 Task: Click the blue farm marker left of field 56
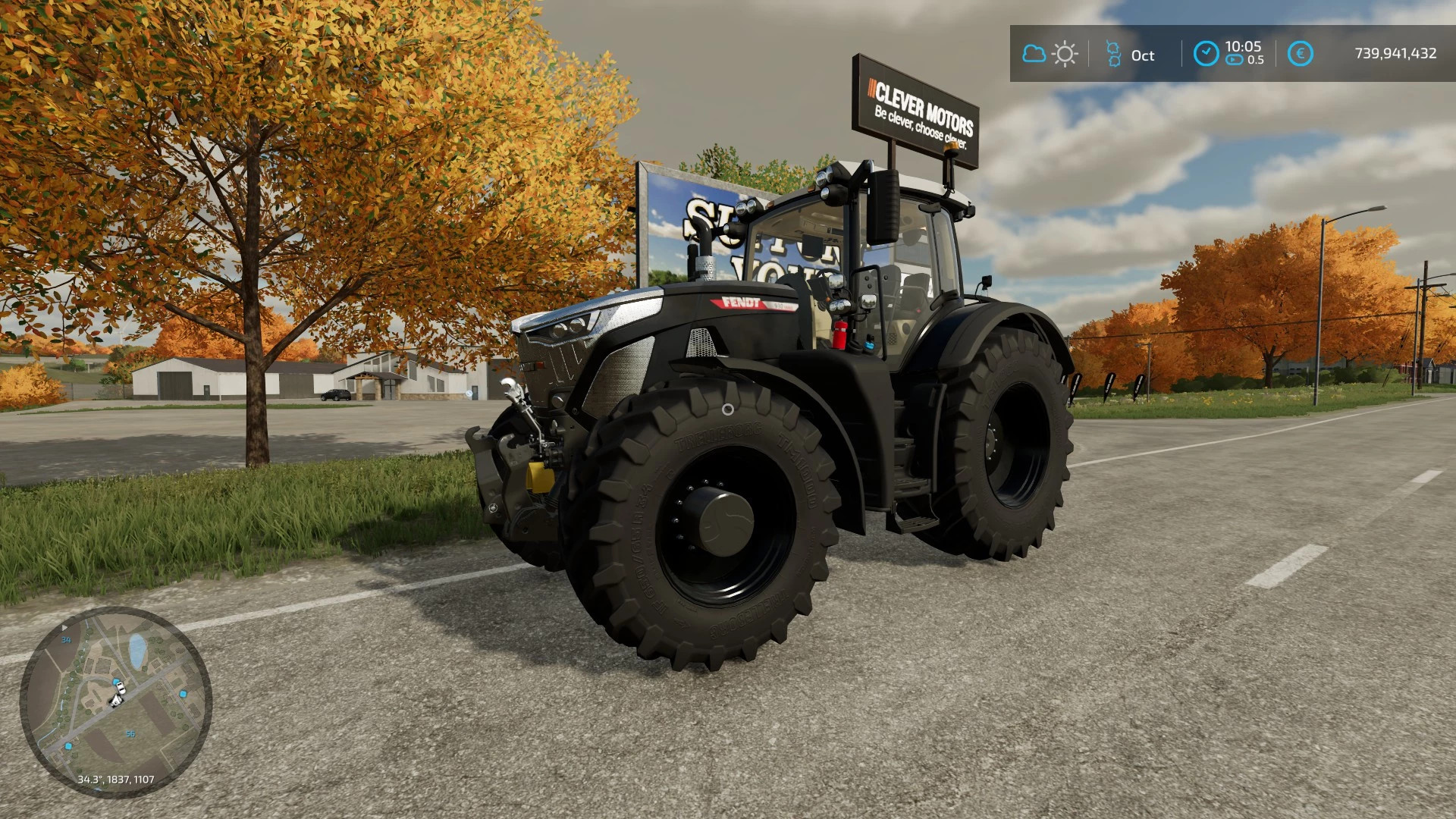tap(67, 746)
